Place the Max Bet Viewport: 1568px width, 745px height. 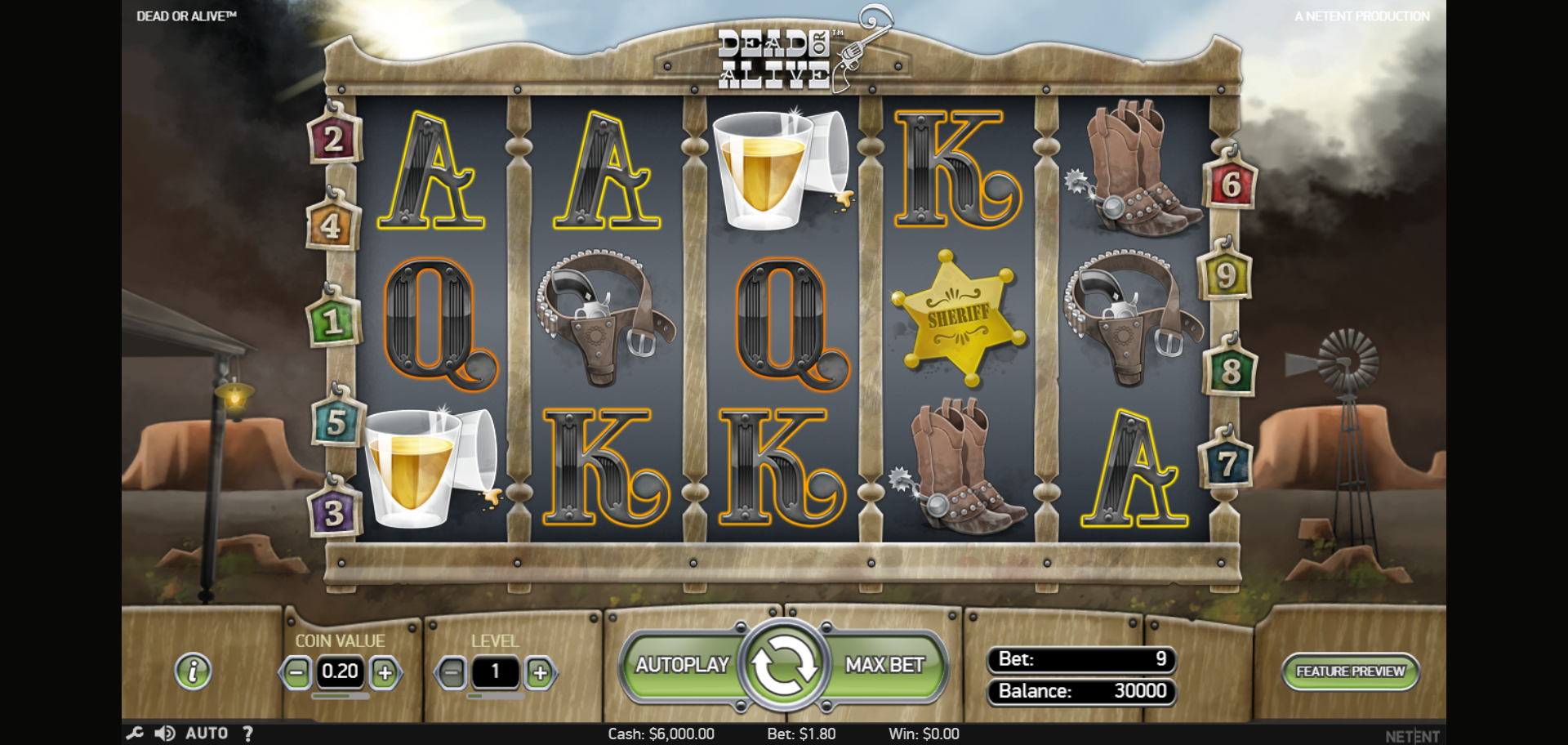(x=884, y=666)
